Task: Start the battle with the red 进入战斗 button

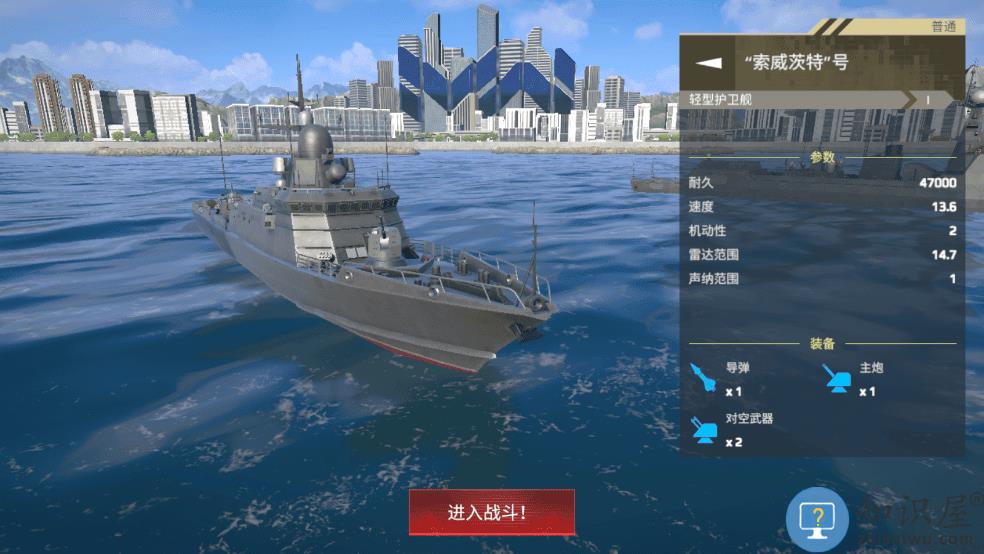Action: pos(491,512)
